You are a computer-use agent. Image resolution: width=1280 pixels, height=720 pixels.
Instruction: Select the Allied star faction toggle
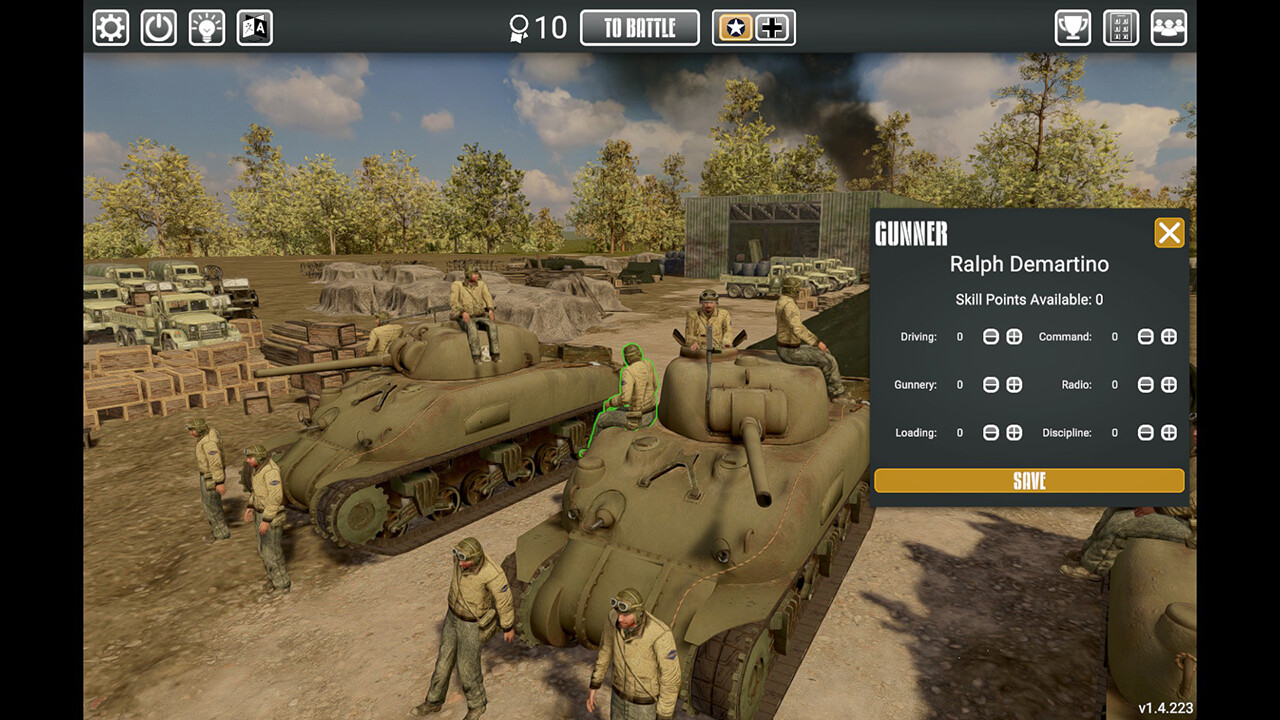coord(735,27)
